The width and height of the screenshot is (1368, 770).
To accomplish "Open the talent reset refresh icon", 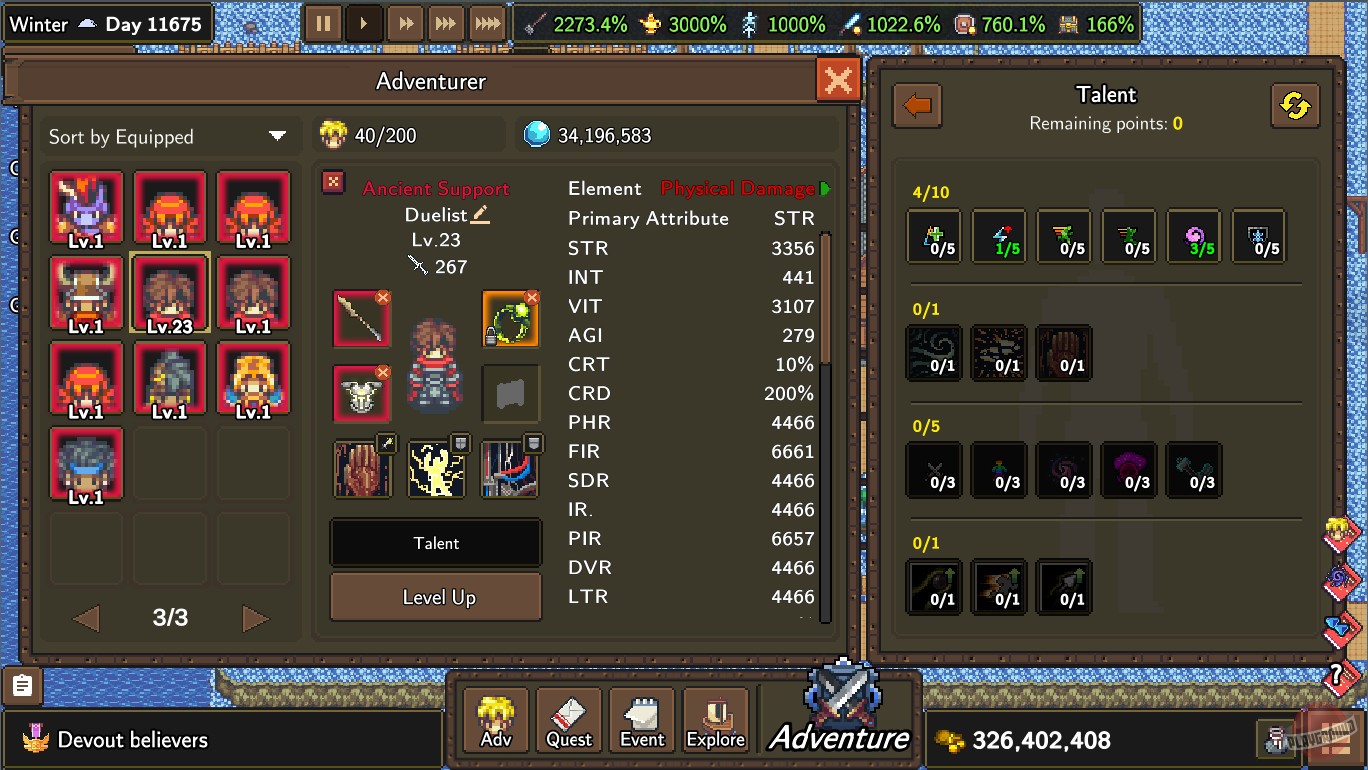I will 1295,105.
